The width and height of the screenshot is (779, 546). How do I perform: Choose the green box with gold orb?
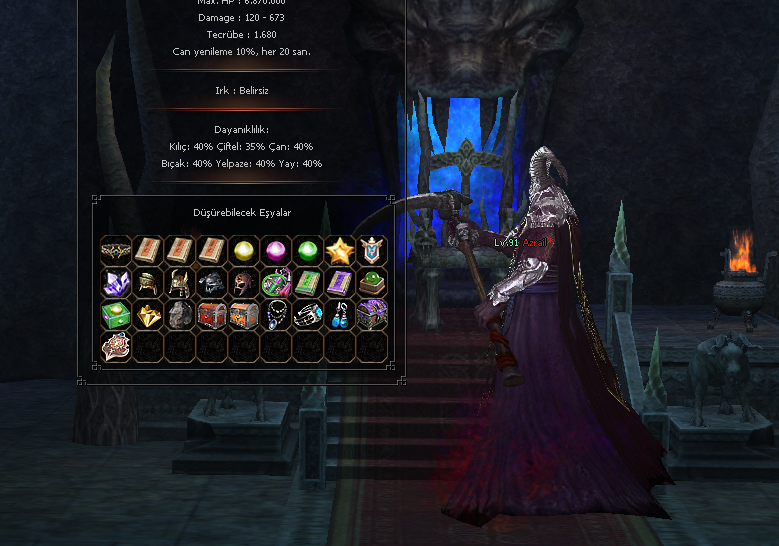116,314
